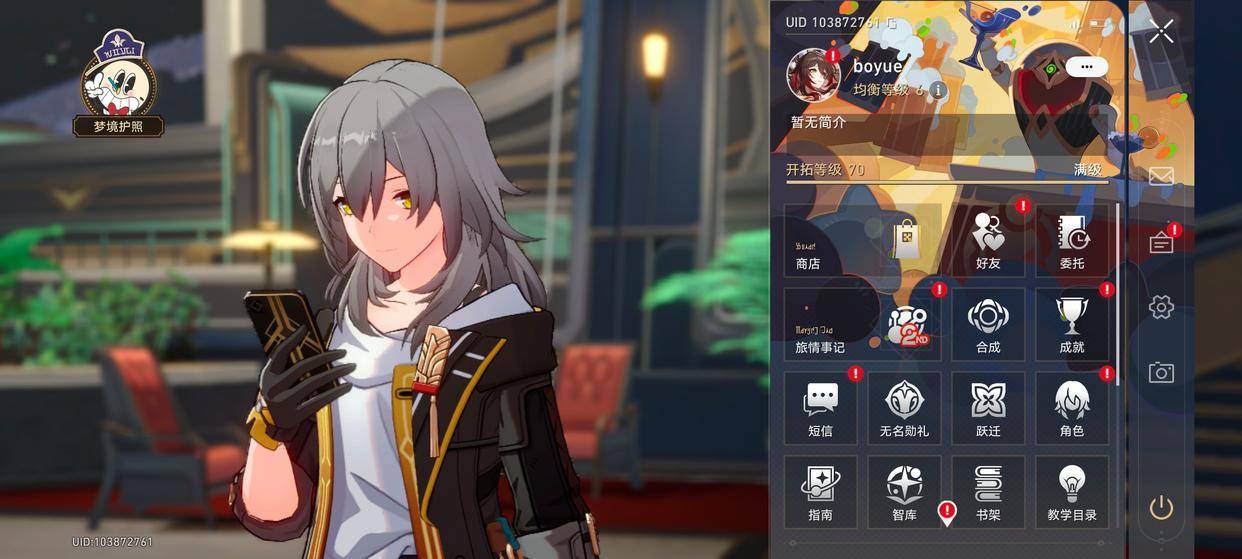
Task: Open the 智库 data bank
Action: pyautogui.click(x=904, y=493)
